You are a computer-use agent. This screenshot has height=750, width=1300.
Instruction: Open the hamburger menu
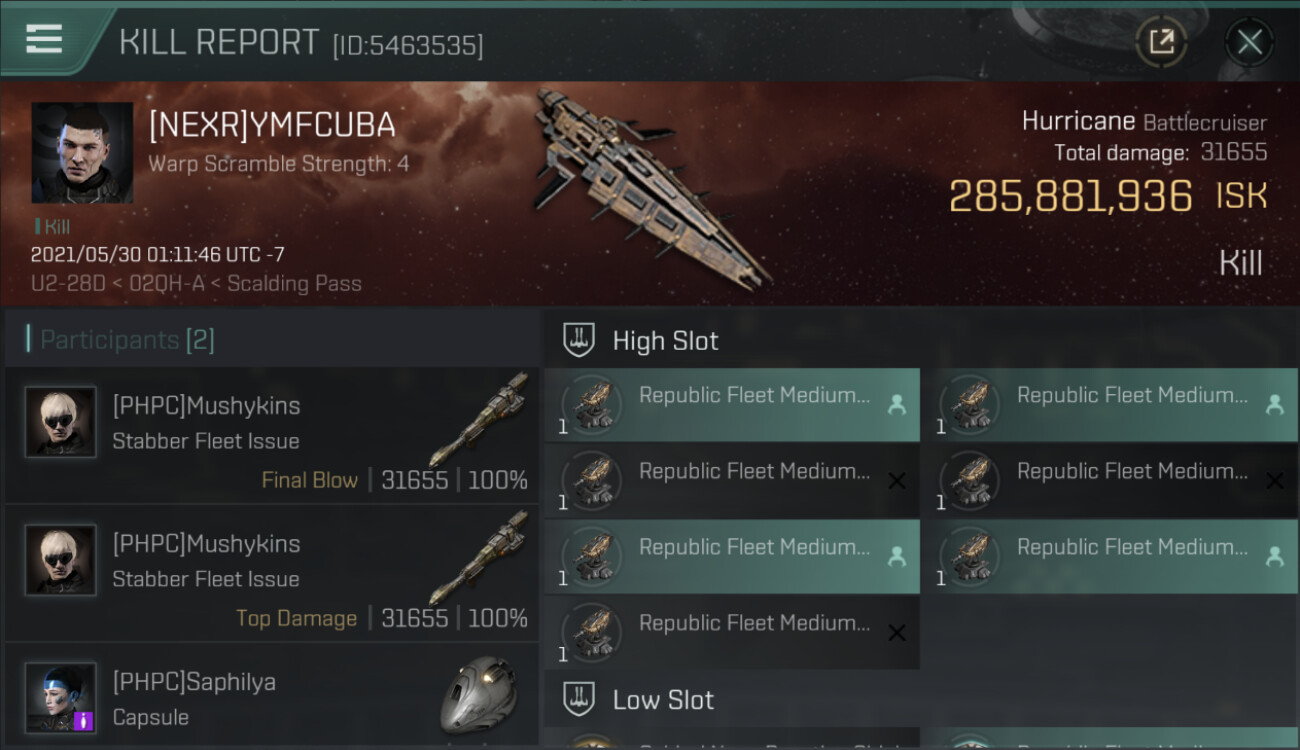coord(44,40)
